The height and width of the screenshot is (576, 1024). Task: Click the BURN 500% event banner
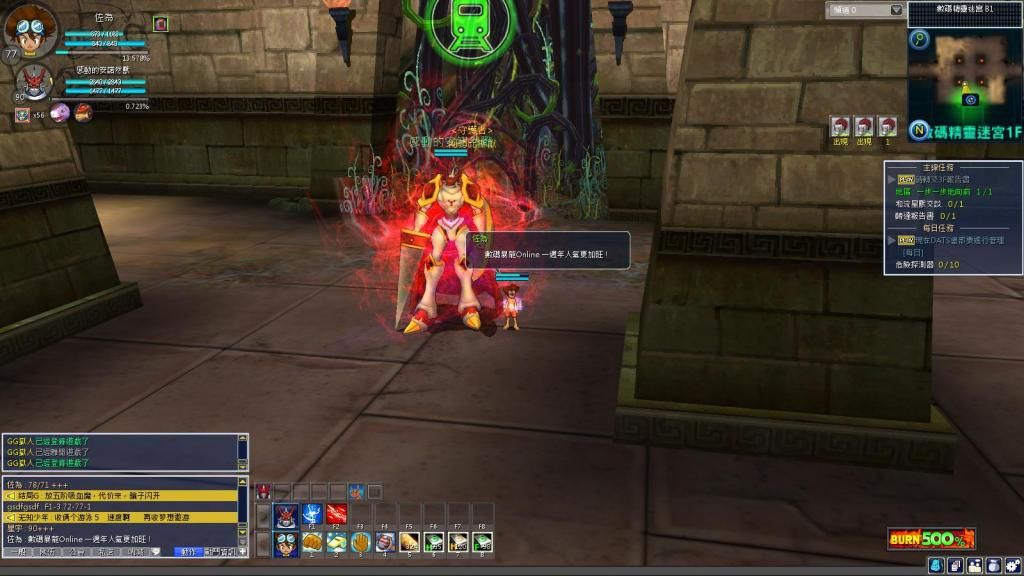pyautogui.click(x=931, y=539)
